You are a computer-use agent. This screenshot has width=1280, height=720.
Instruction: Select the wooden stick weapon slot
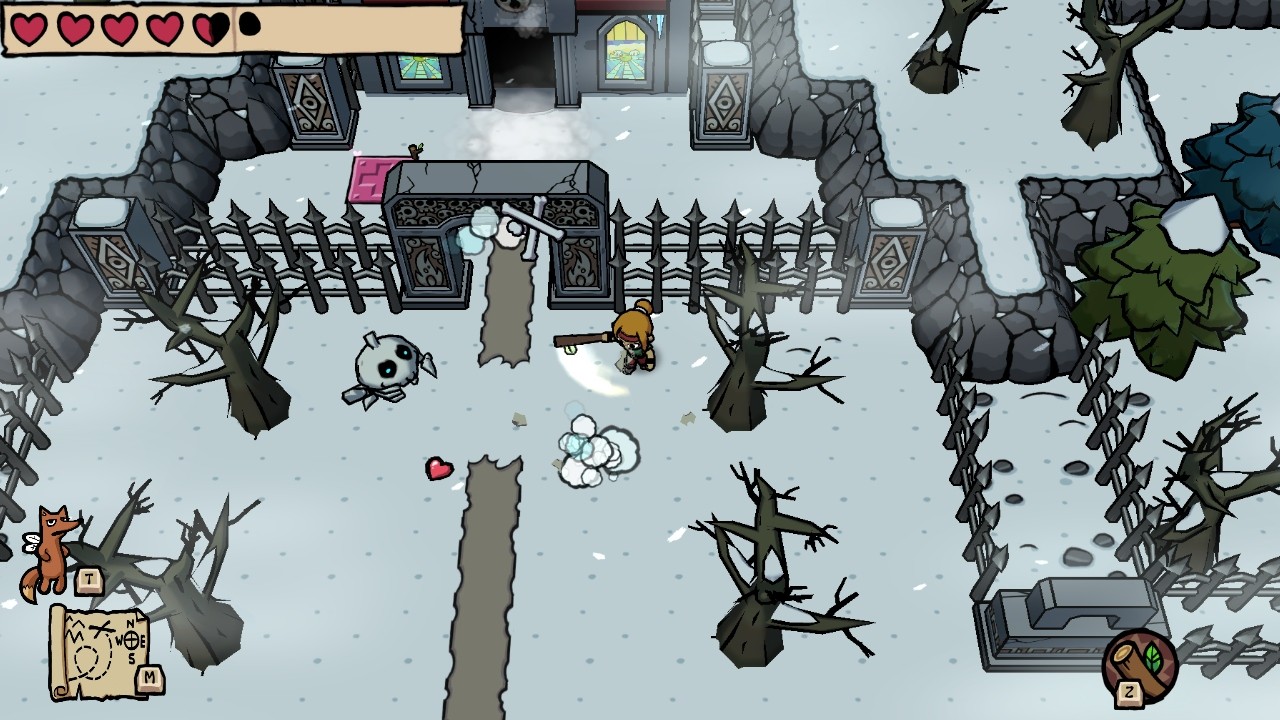tap(1140, 662)
